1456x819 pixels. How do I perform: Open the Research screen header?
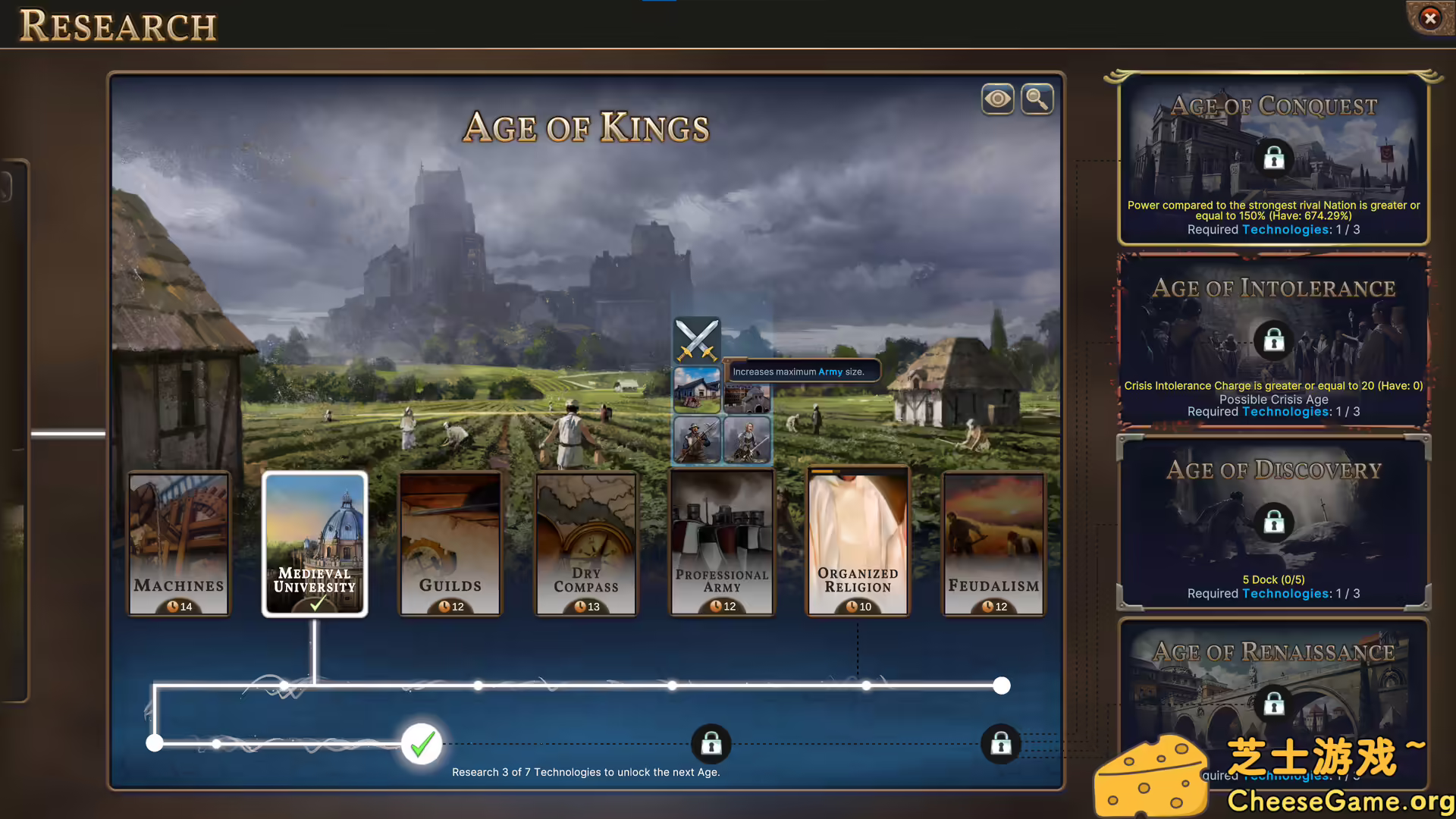[x=118, y=25]
